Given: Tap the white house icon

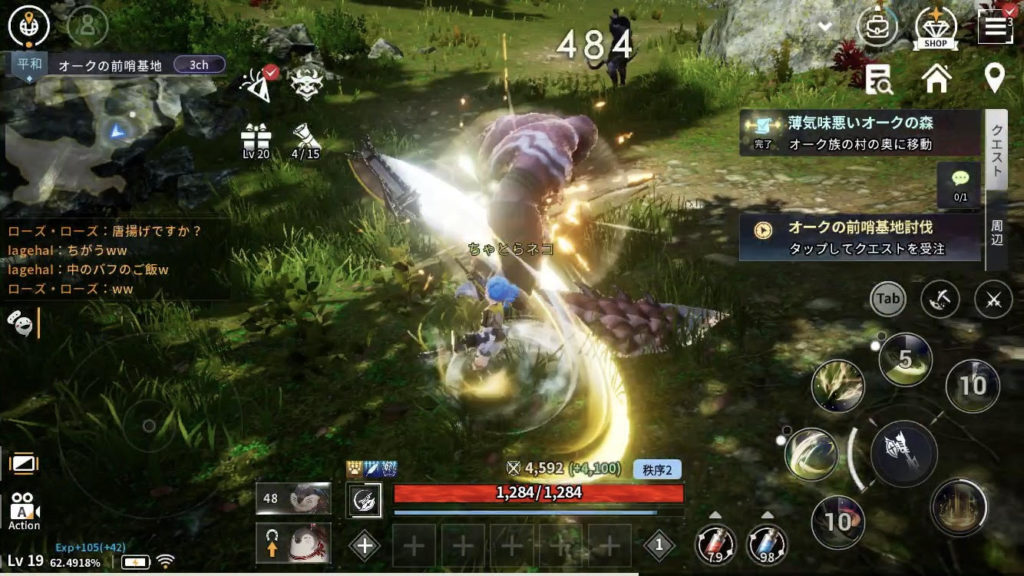Looking at the screenshot, I should (936, 77).
